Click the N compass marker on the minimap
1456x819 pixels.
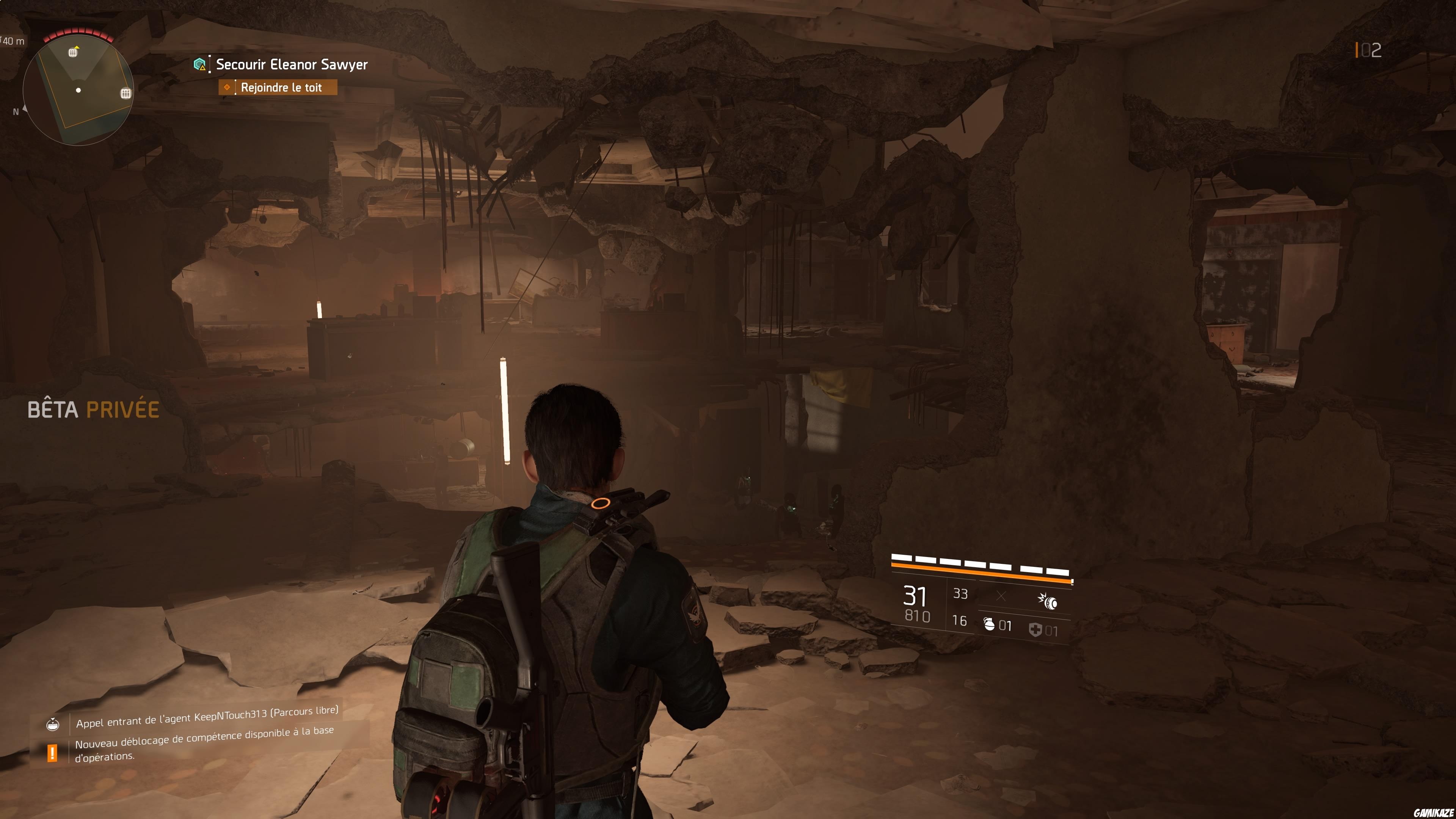pyautogui.click(x=16, y=112)
